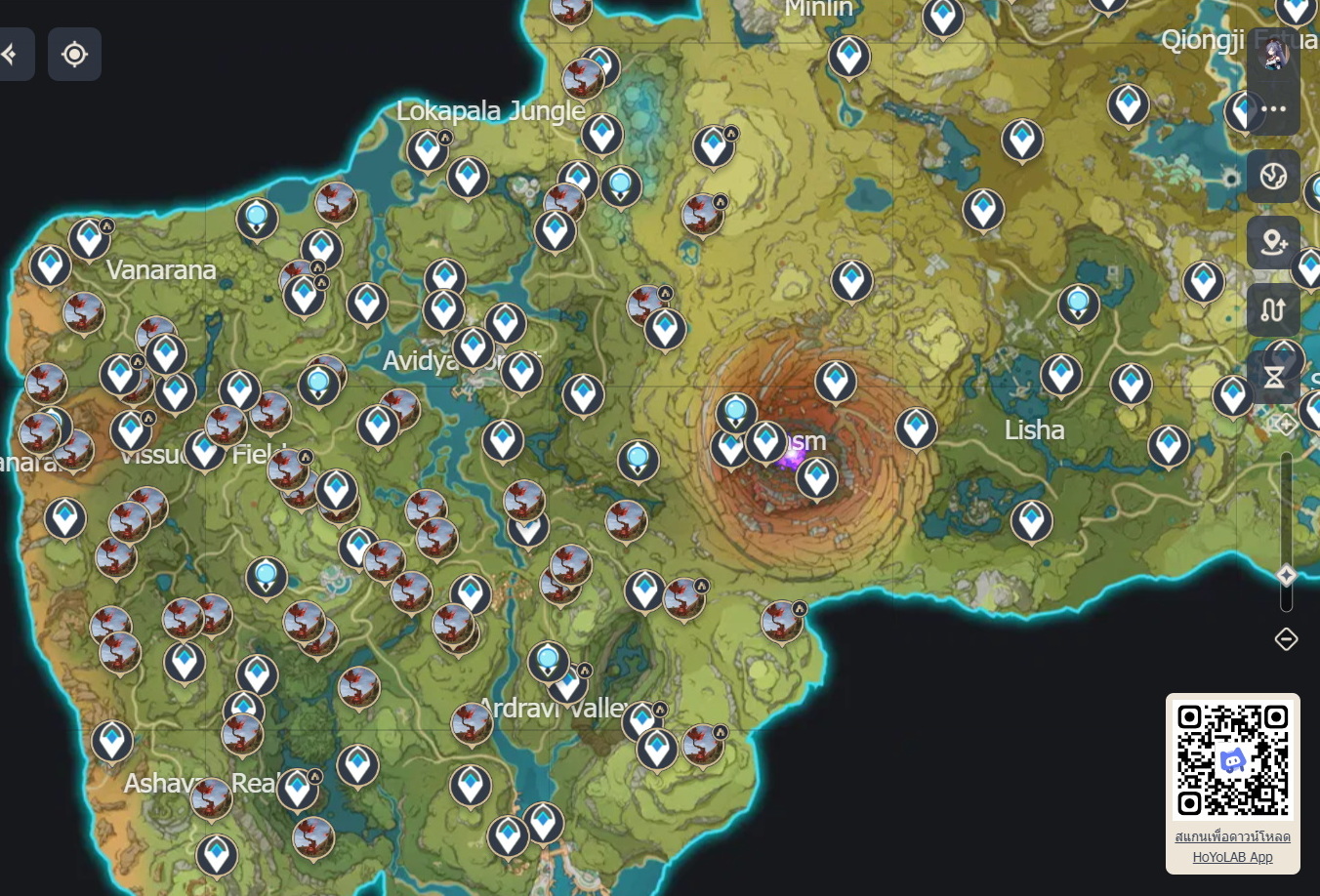Screen dimensions: 1320x896
Task: Select the add custom pin tool
Action: [1272, 242]
